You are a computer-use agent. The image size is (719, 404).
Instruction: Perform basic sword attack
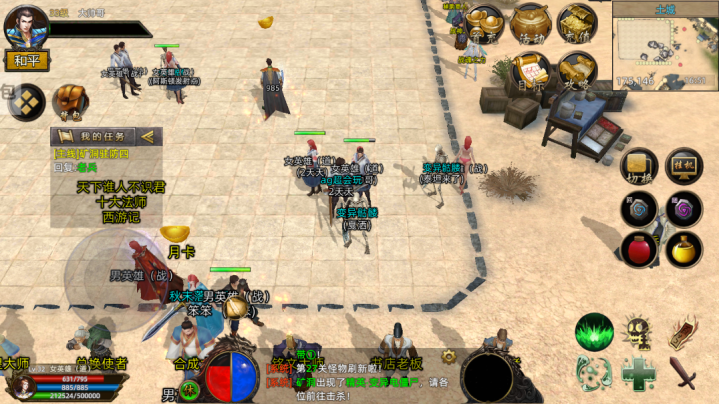(684, 374)
